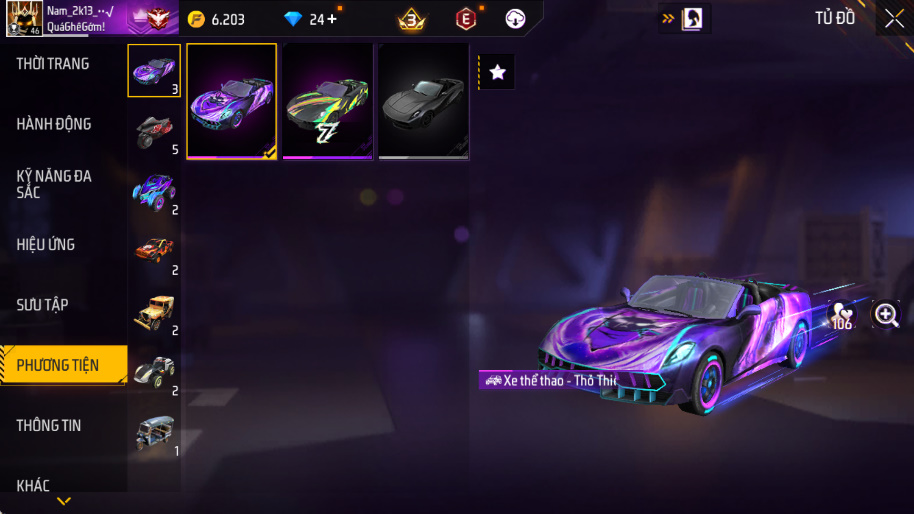Select the PHƯƠNG TIỆN tab
Screen dimensions: 914x514
(58, 365)
